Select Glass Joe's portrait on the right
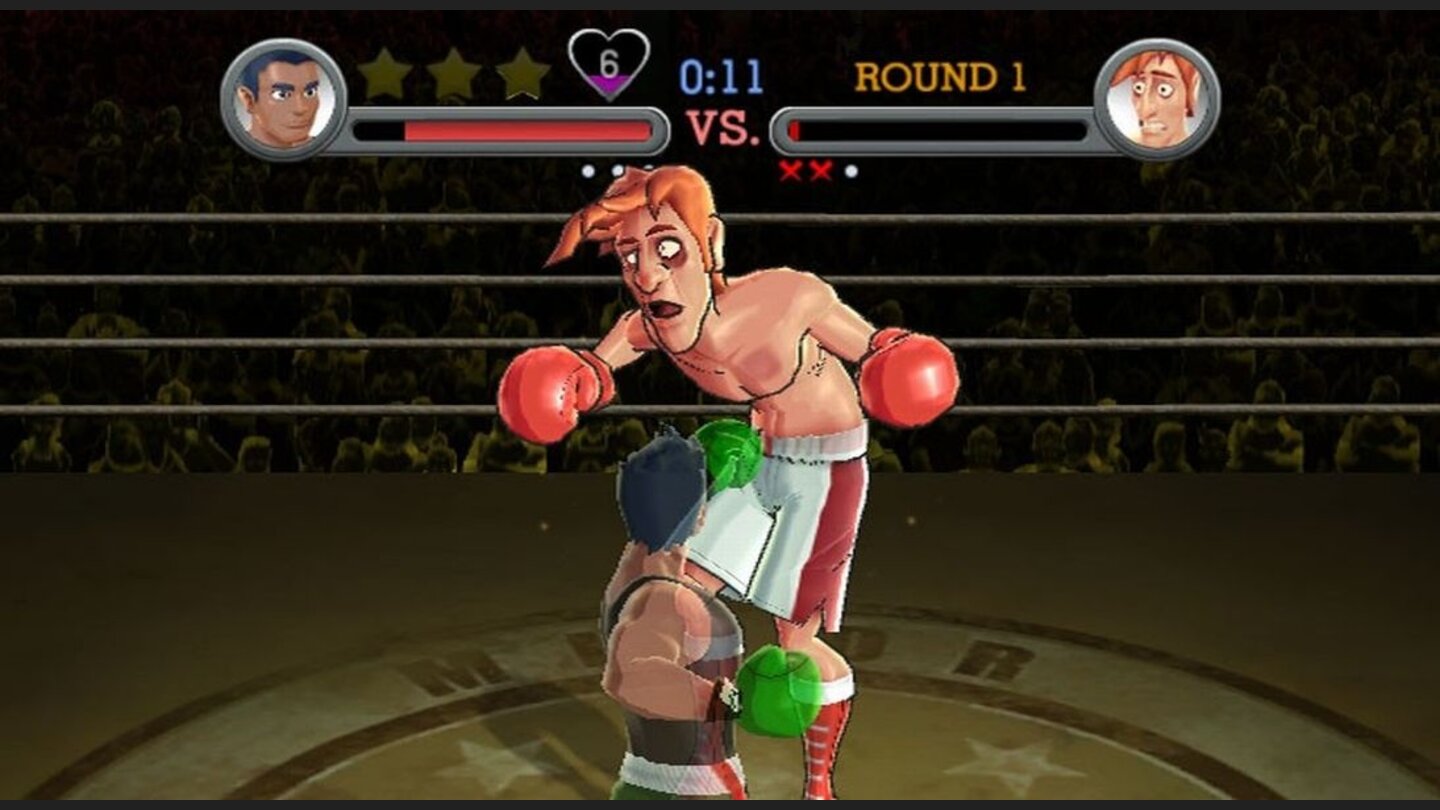The image size is (1440, 810). coord(1156,95)
